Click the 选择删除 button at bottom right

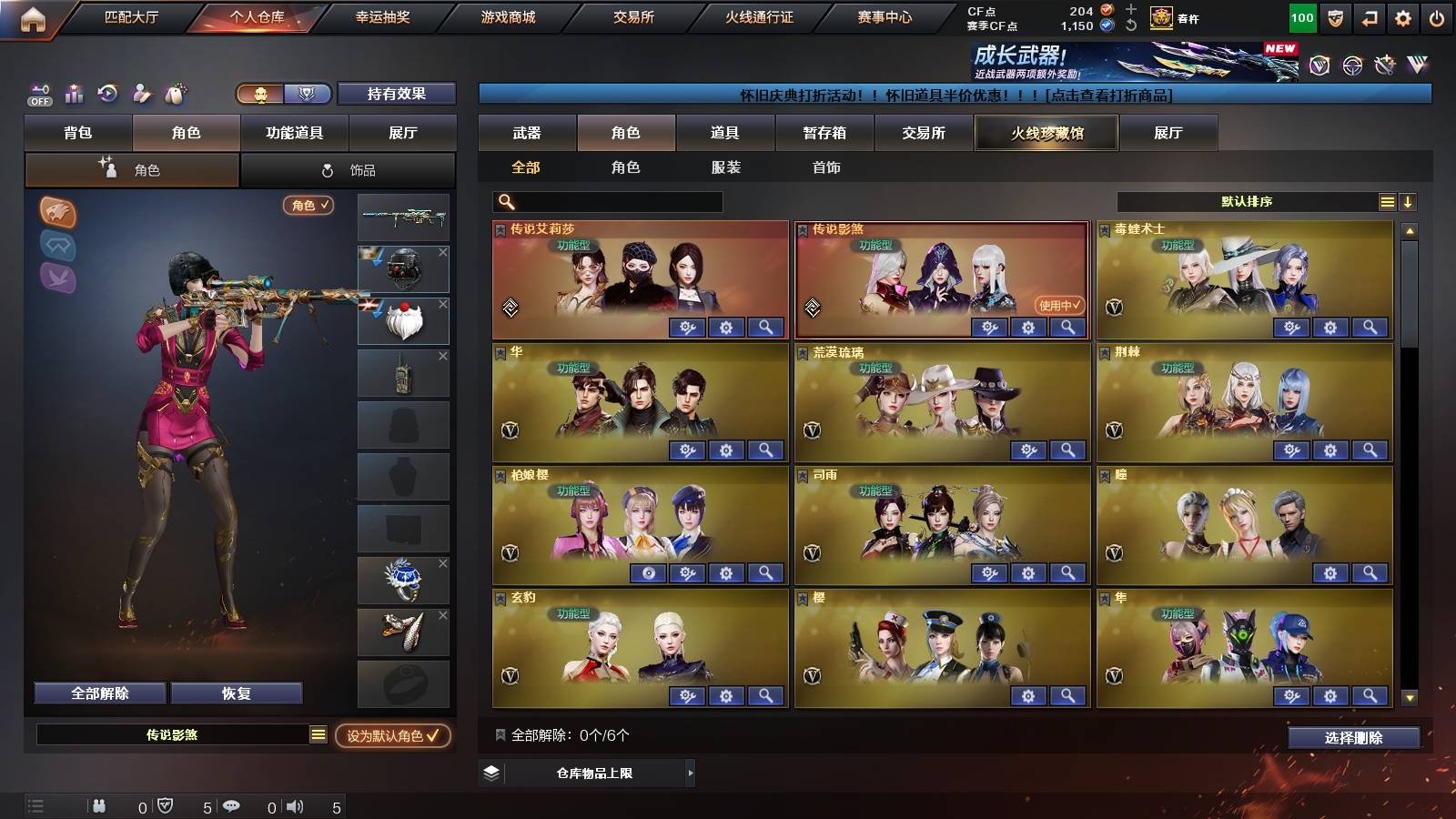(1353, 738)
